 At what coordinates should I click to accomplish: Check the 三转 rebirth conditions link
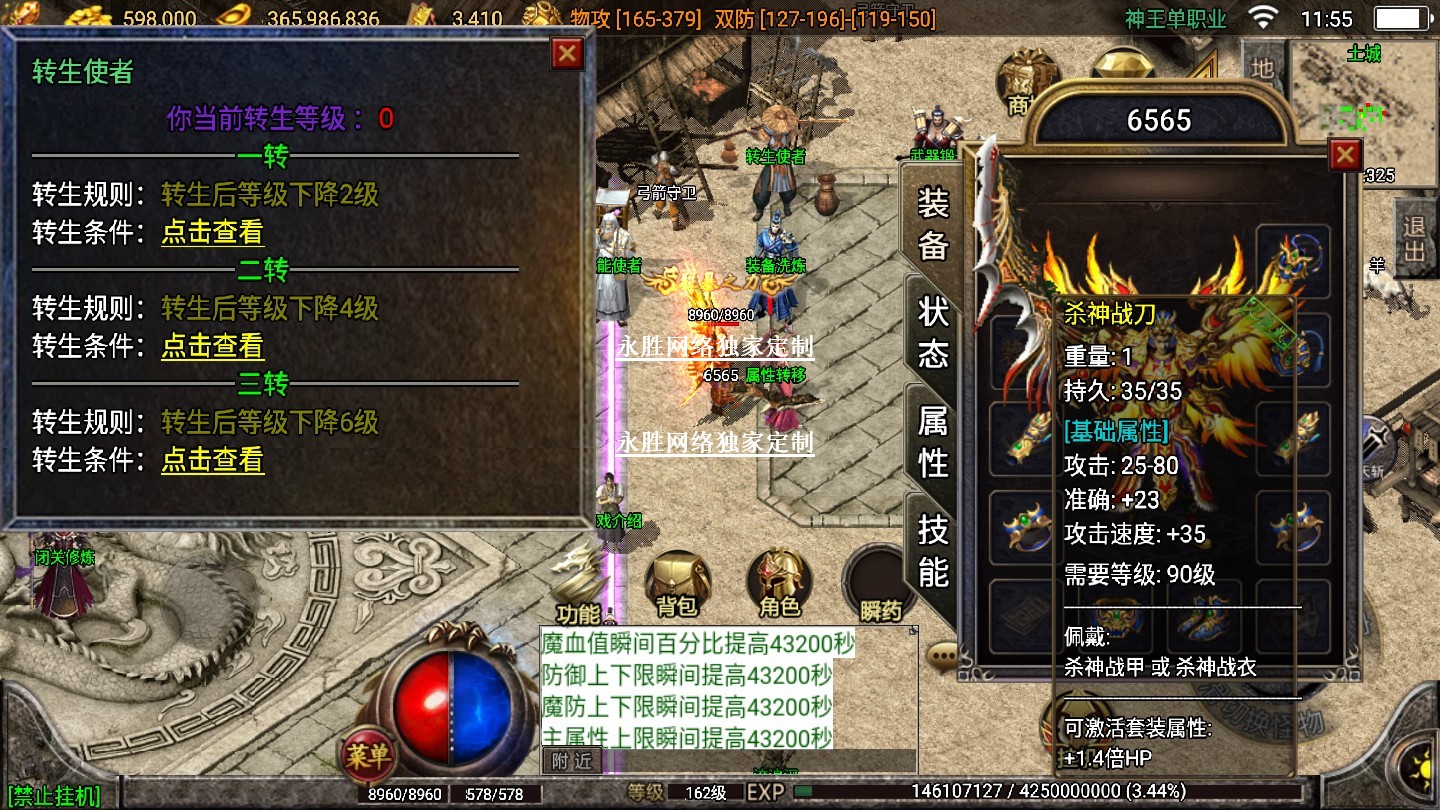click(213, 461)
